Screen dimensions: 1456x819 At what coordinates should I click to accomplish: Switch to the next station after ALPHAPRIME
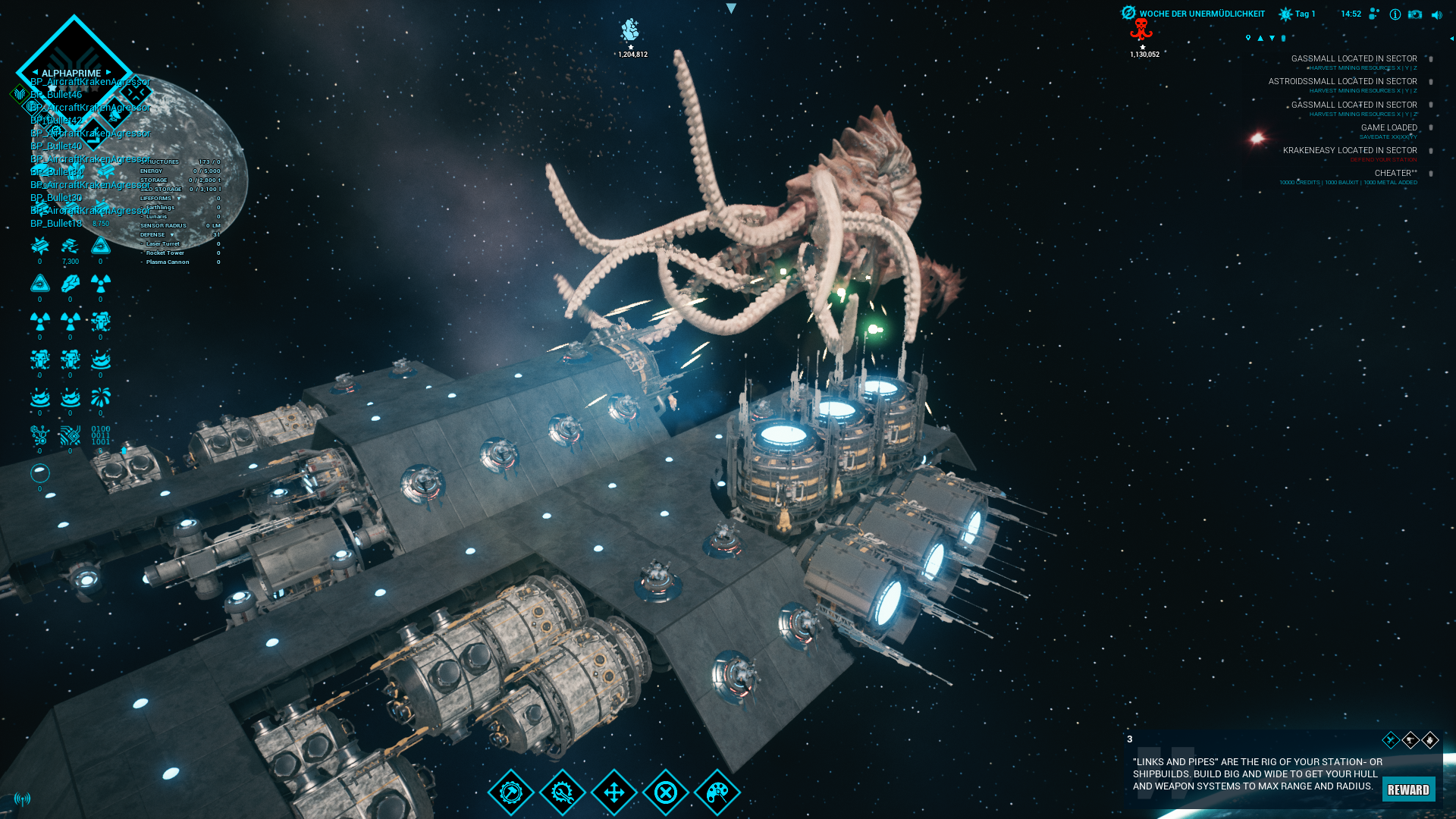(x=109, y=73)
